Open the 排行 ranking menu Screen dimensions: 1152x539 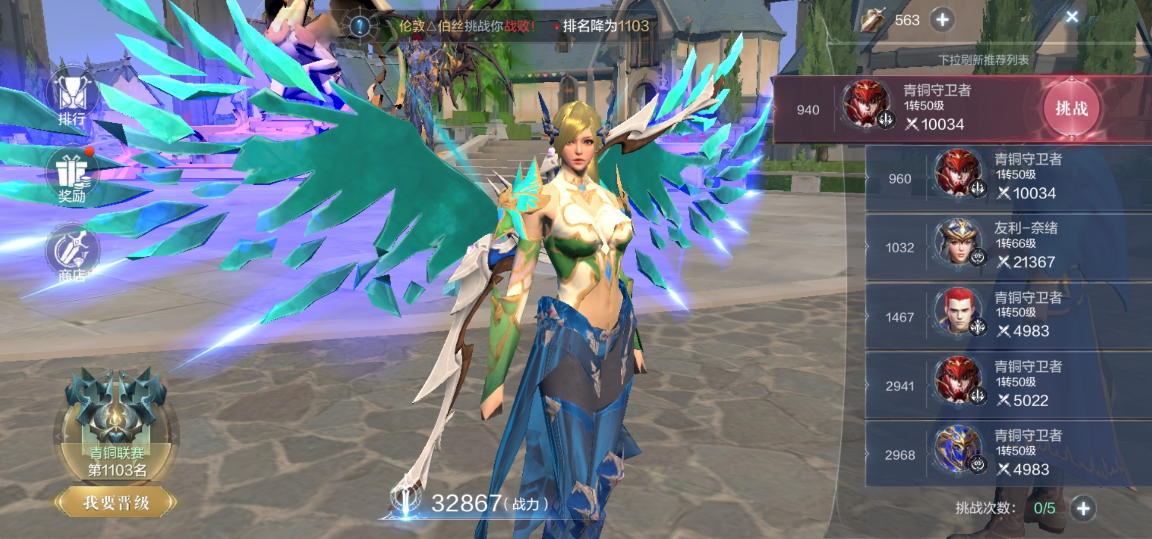(72, 98)
